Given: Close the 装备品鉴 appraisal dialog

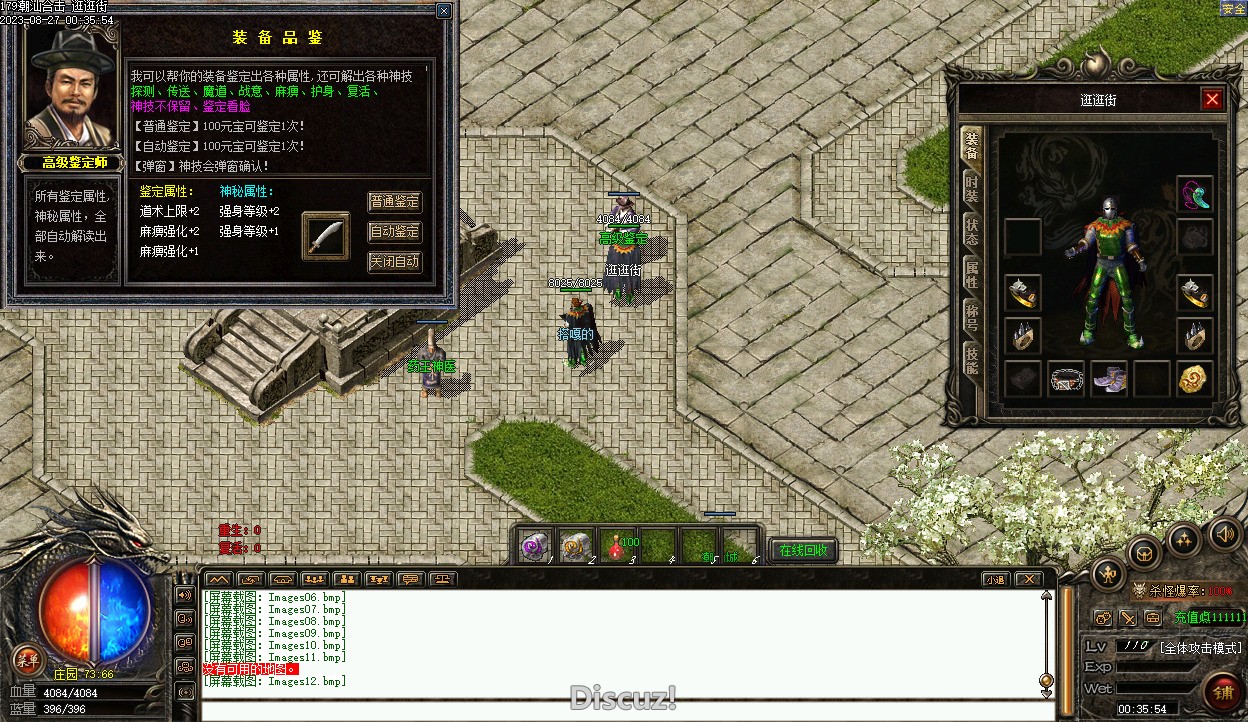Looking at the screenshot, I should pyautogui.click(x=443, y=11).
